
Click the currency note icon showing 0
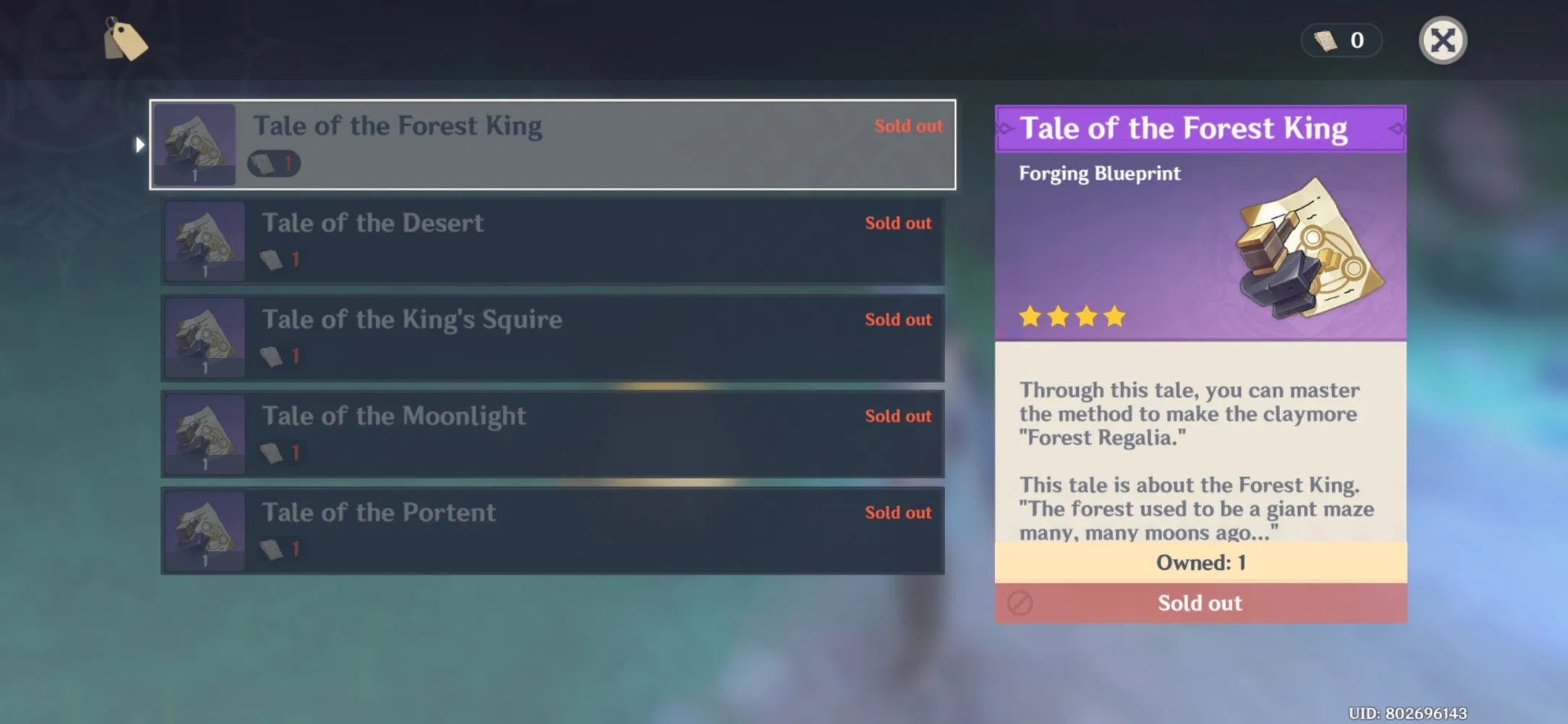[1324, 40]
